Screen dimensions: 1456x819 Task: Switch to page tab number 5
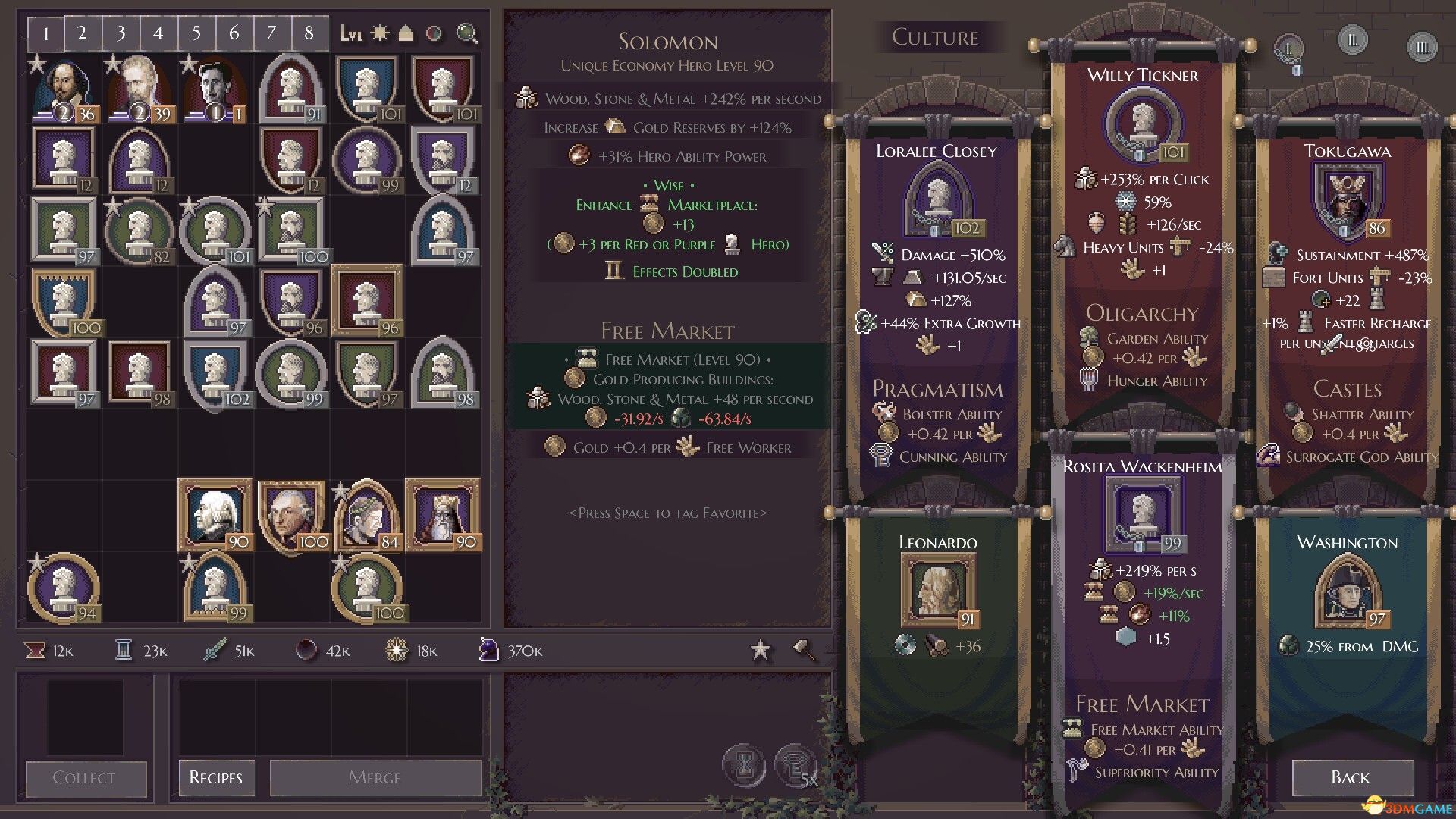click(196, 33)
